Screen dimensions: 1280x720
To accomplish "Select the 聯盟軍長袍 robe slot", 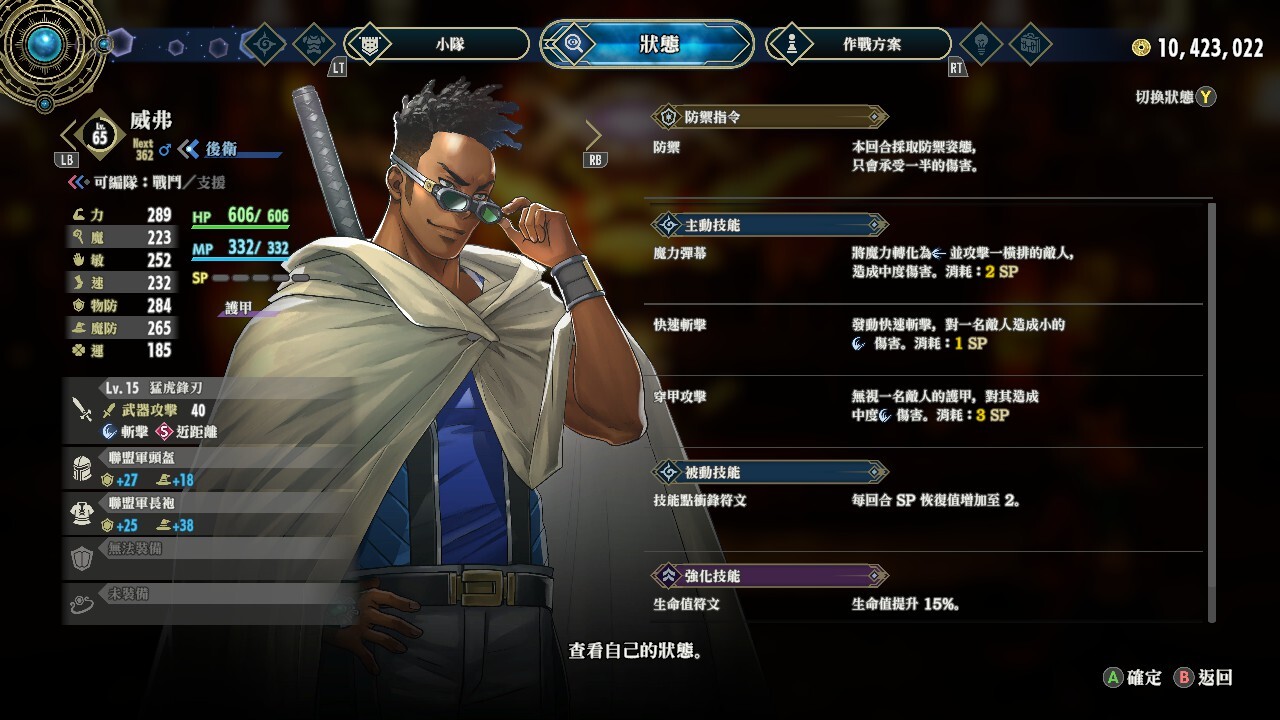I will pos(210,514).
